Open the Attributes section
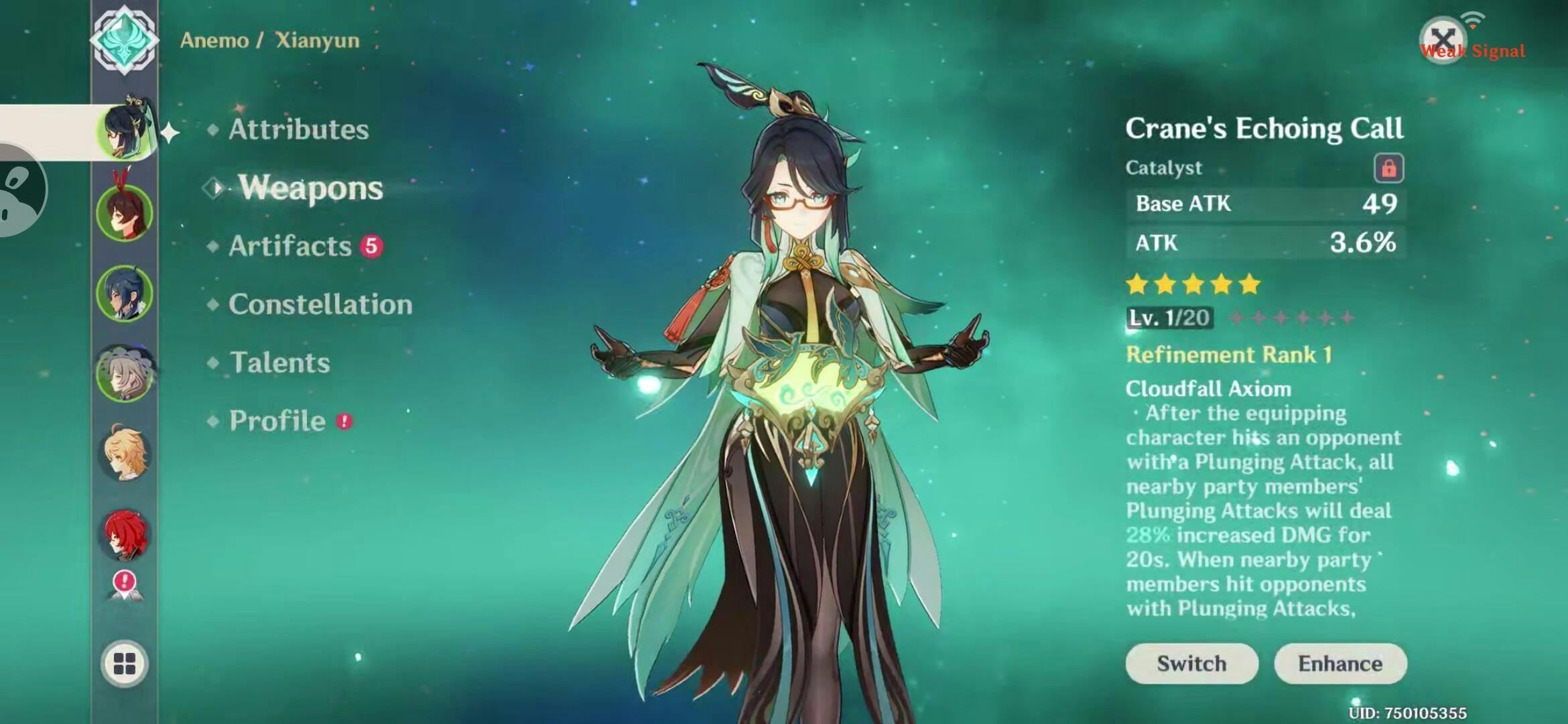Viewport: 1568px width, 724px height. click(298, 129)
